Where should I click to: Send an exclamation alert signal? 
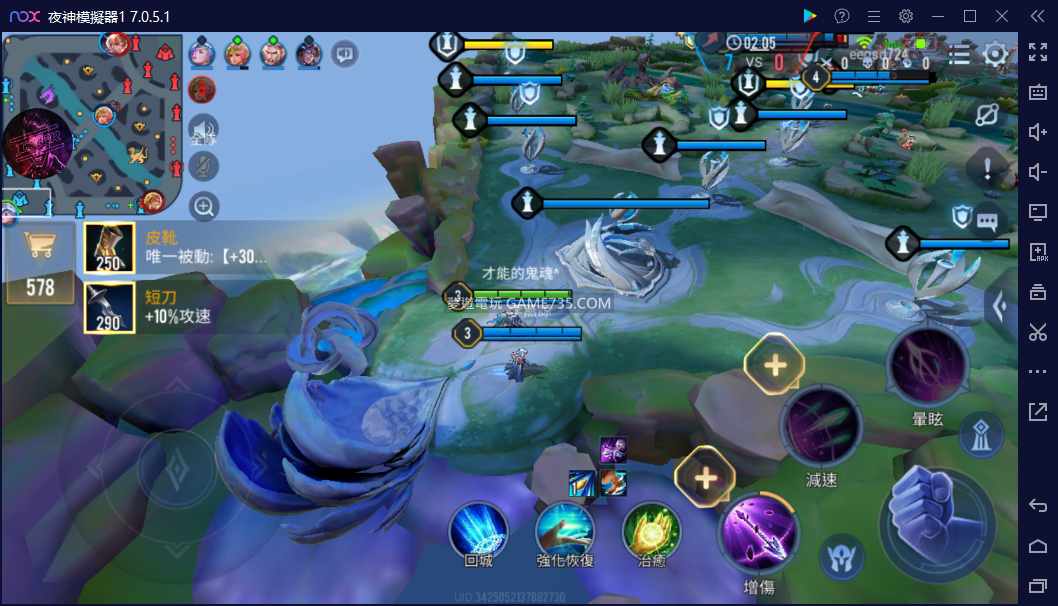coord(988,167)
